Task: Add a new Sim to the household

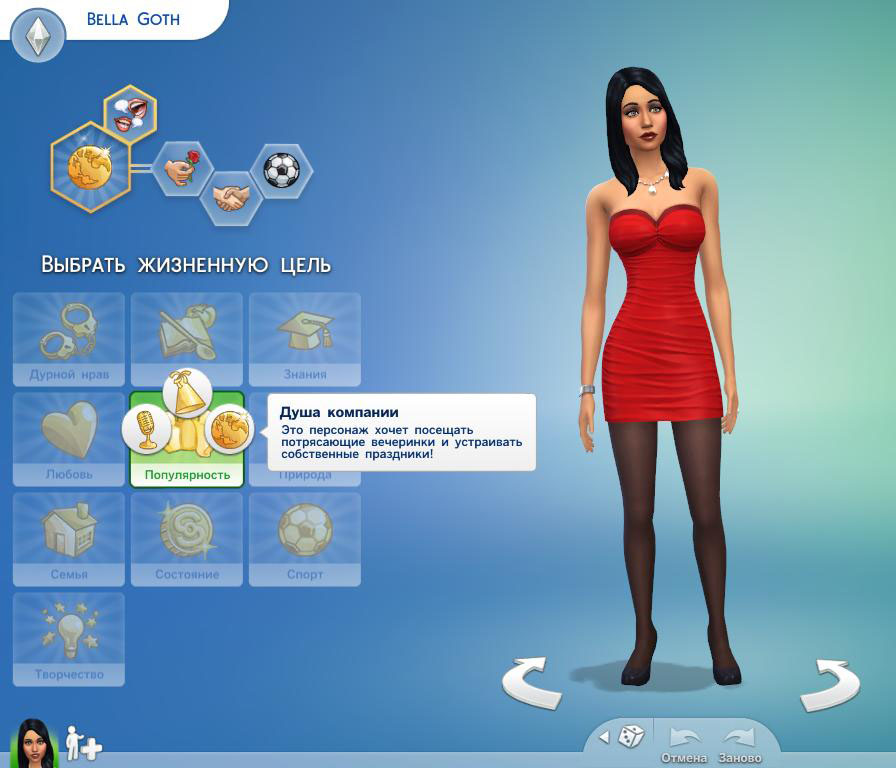Action: point(83,743)
